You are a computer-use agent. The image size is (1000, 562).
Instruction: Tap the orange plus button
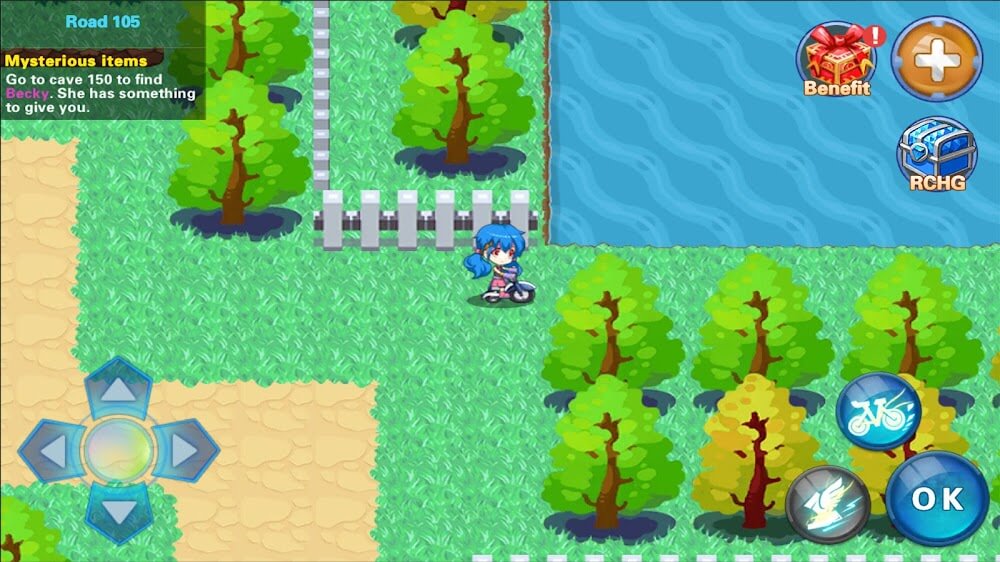[936, 58]
